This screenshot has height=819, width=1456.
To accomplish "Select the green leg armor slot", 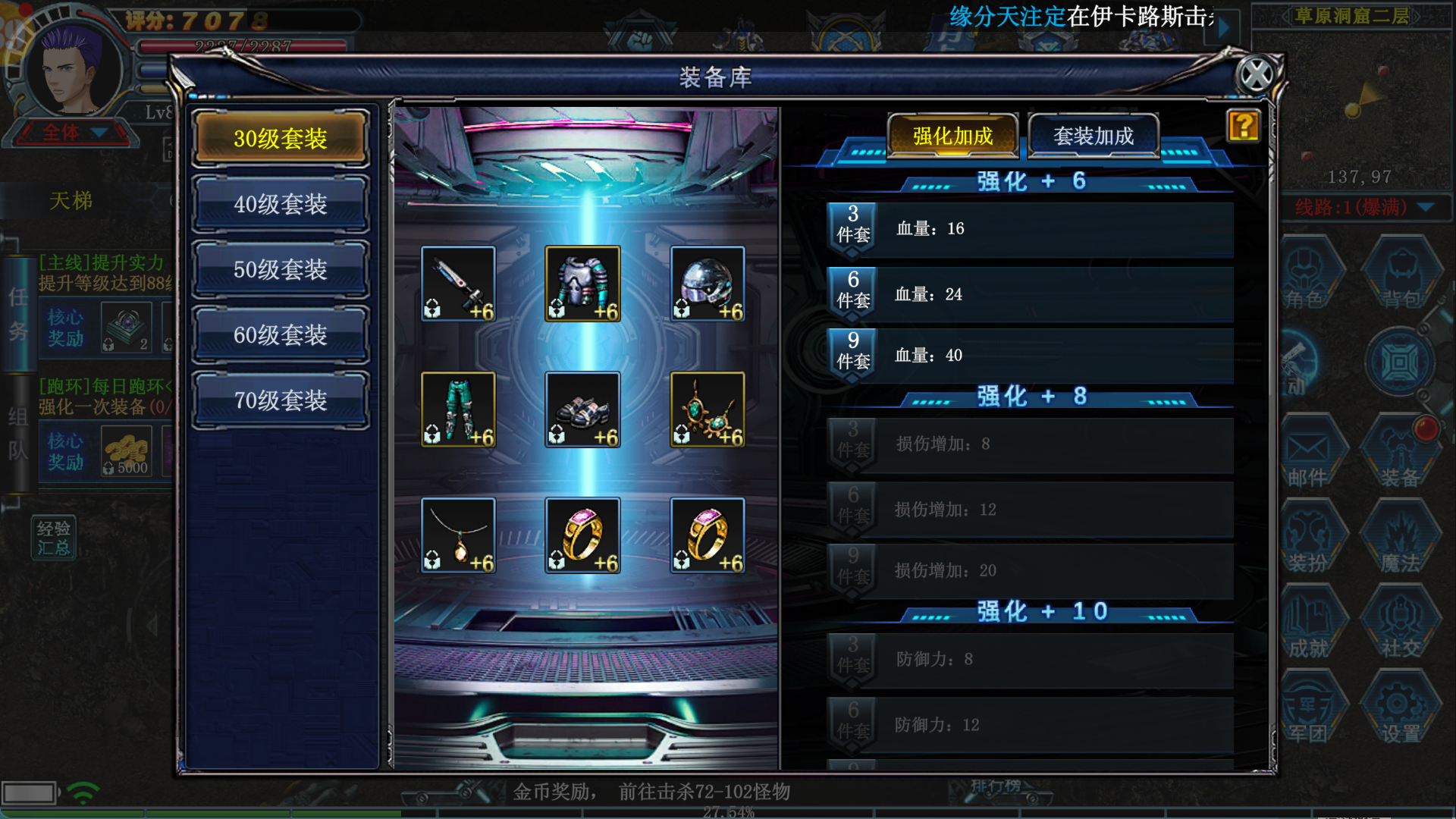I will point(458,409).
